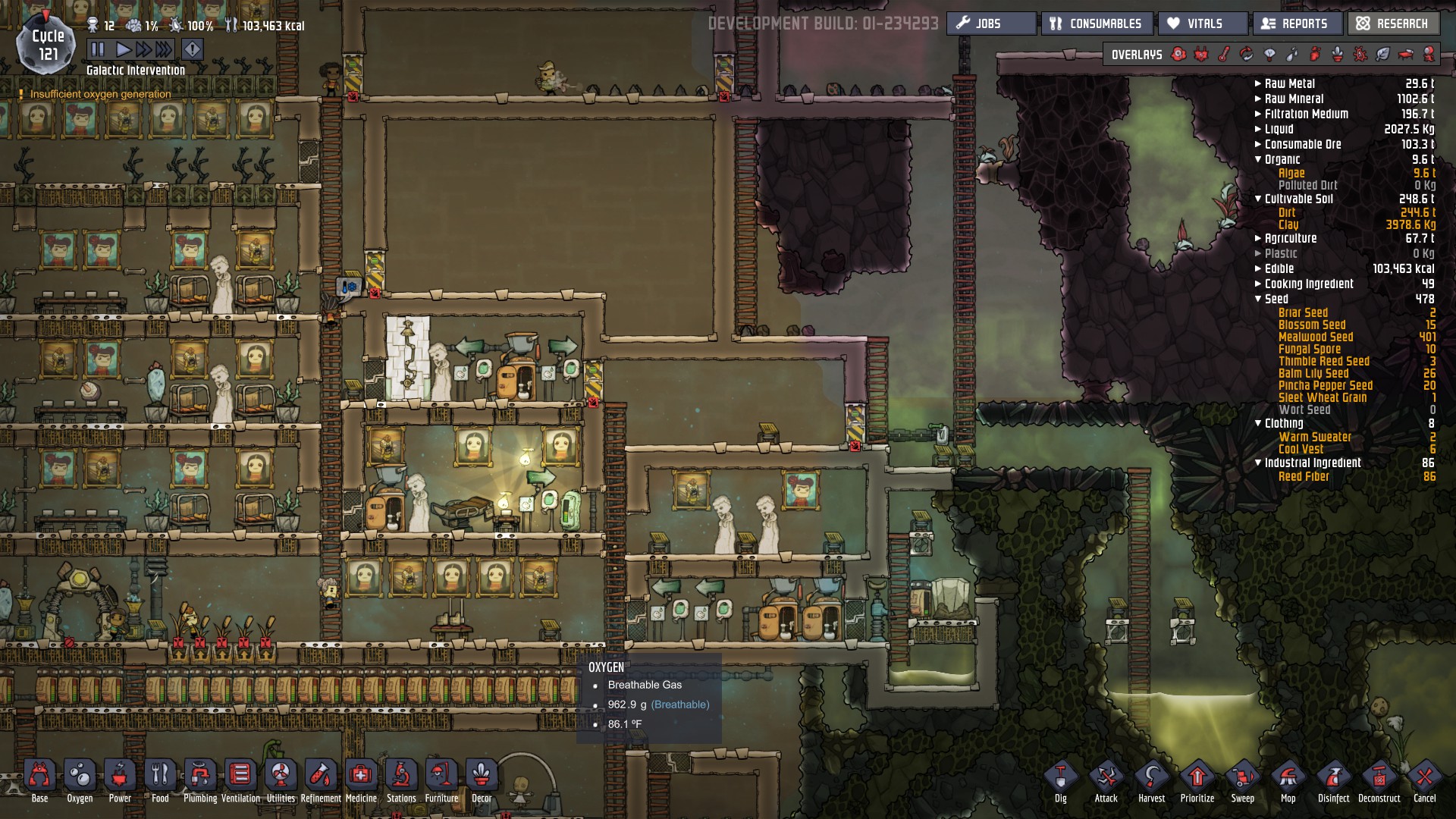Viewport: 1456px width, 819px height.
Task: Open the Research screen
Action: click(1392, 24)
